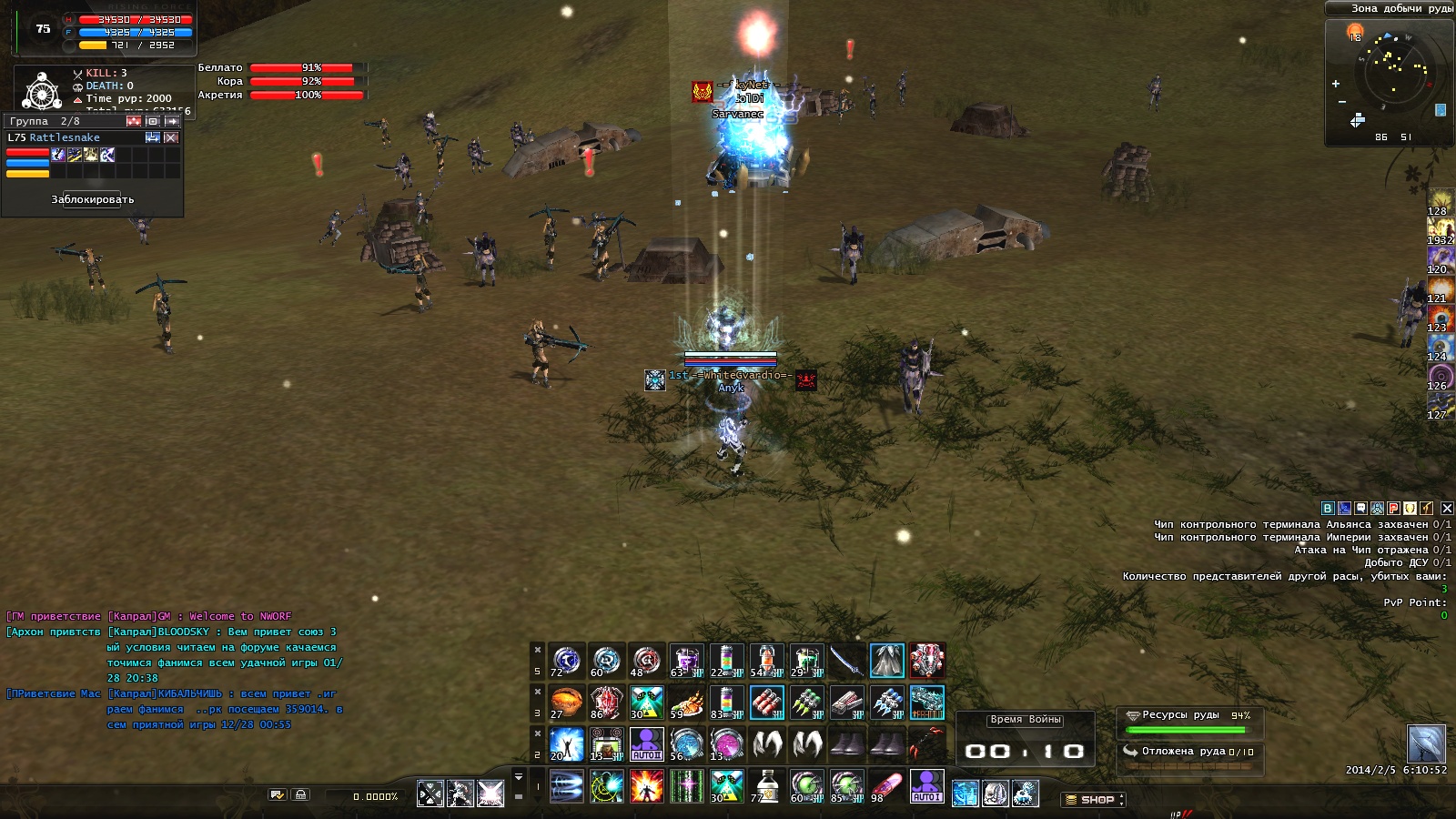Close the quest tracker with the X
Viewport: 1456px width, 819px height.
(1447, 509)
